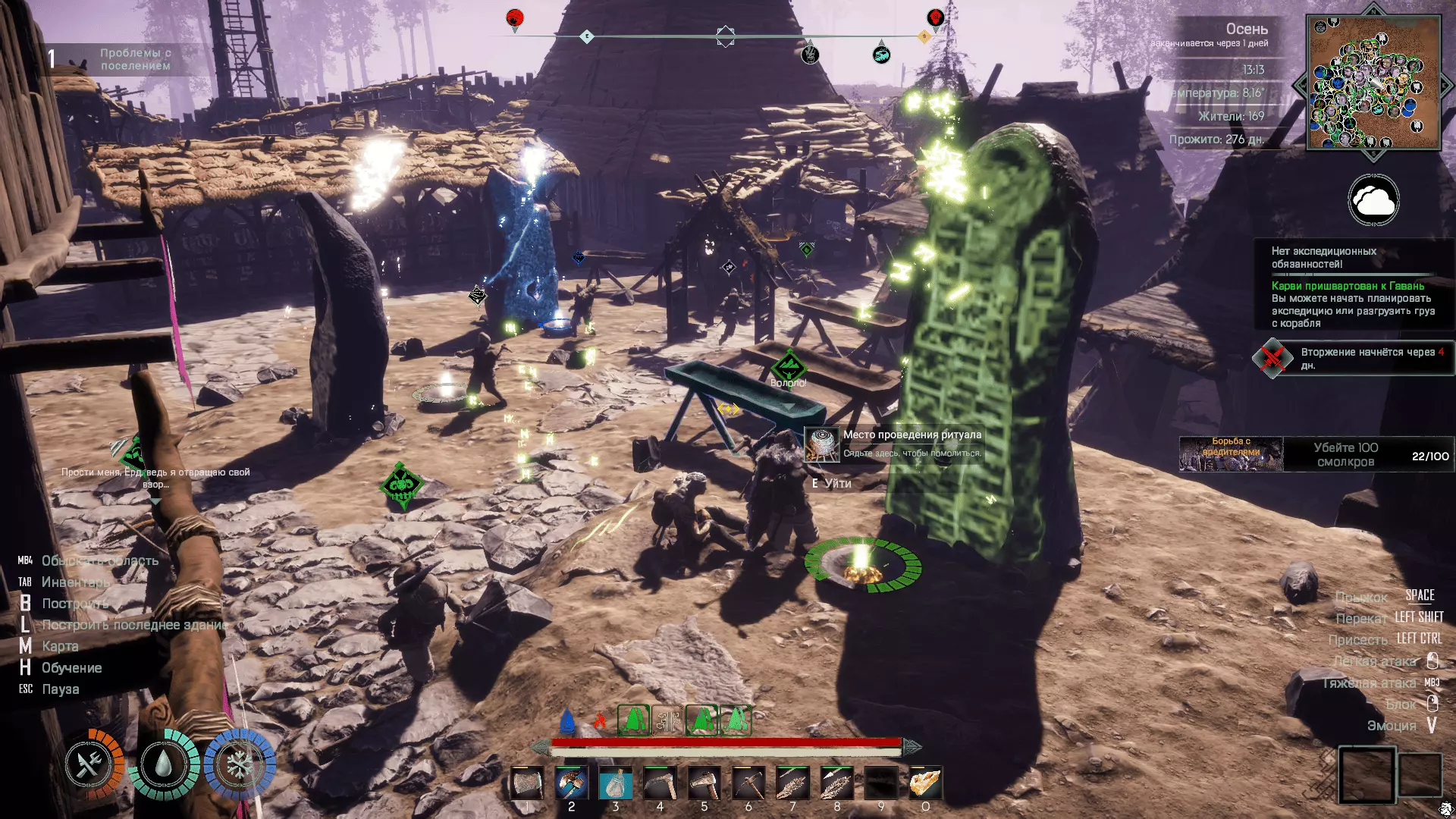Screen dimensions: 1456x819
Task: Click the docked Karvi expedition notice
Action: 1353,304
